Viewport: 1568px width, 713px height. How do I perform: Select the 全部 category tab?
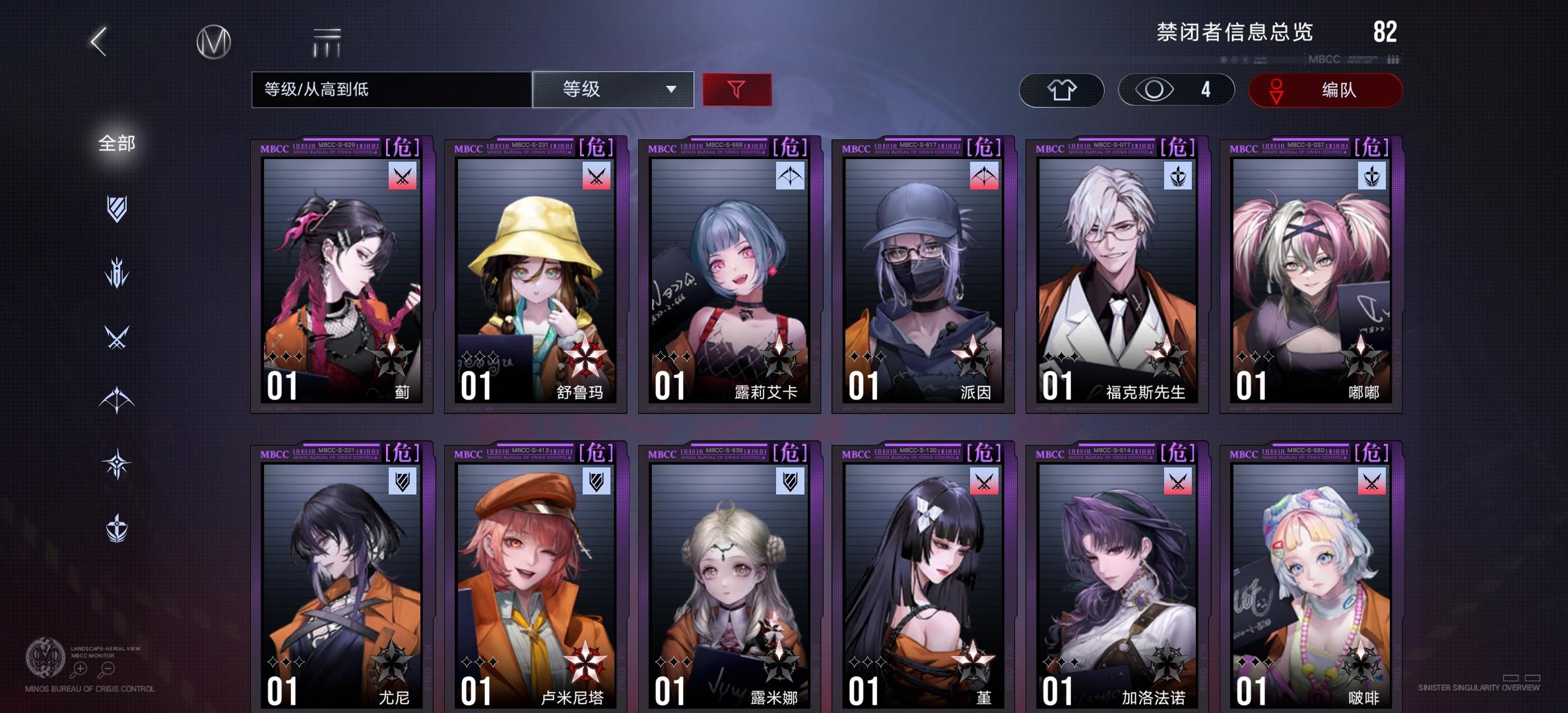point(117,143)
